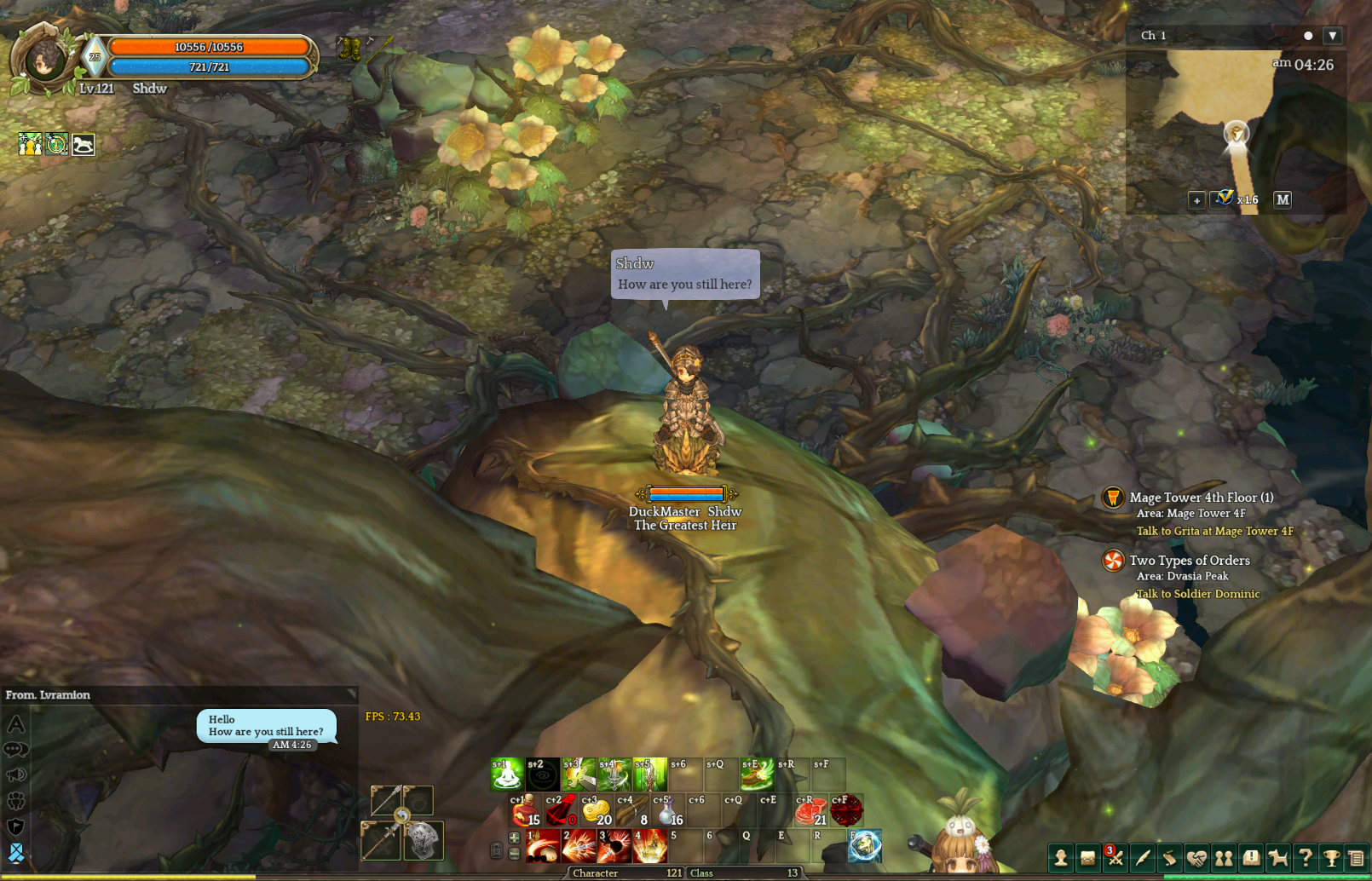
Task: Select the Mage Tower 4th Floor quest
Action: click(x=1201, y=498)
